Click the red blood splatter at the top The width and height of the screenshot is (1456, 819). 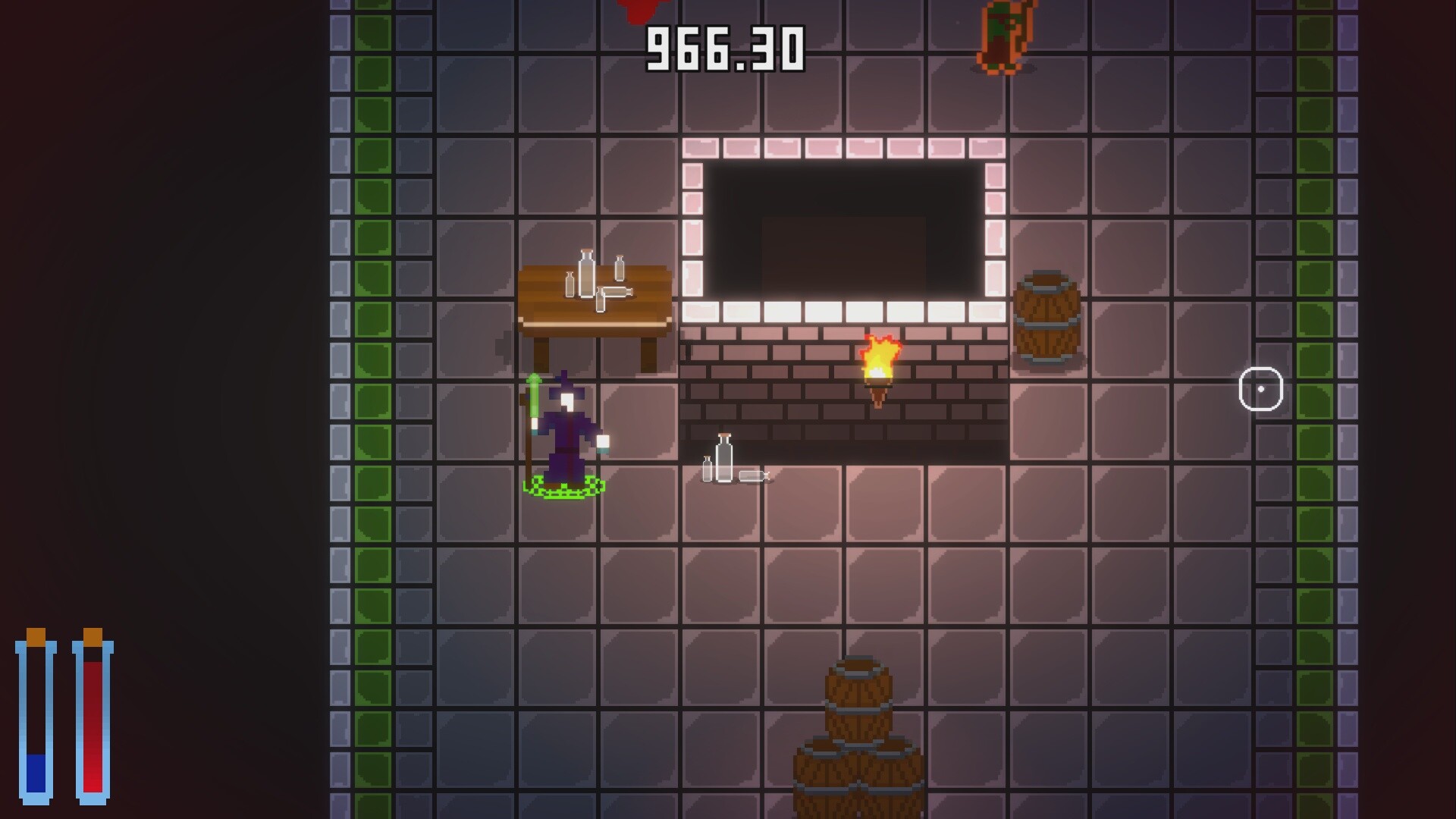[641, 8]
